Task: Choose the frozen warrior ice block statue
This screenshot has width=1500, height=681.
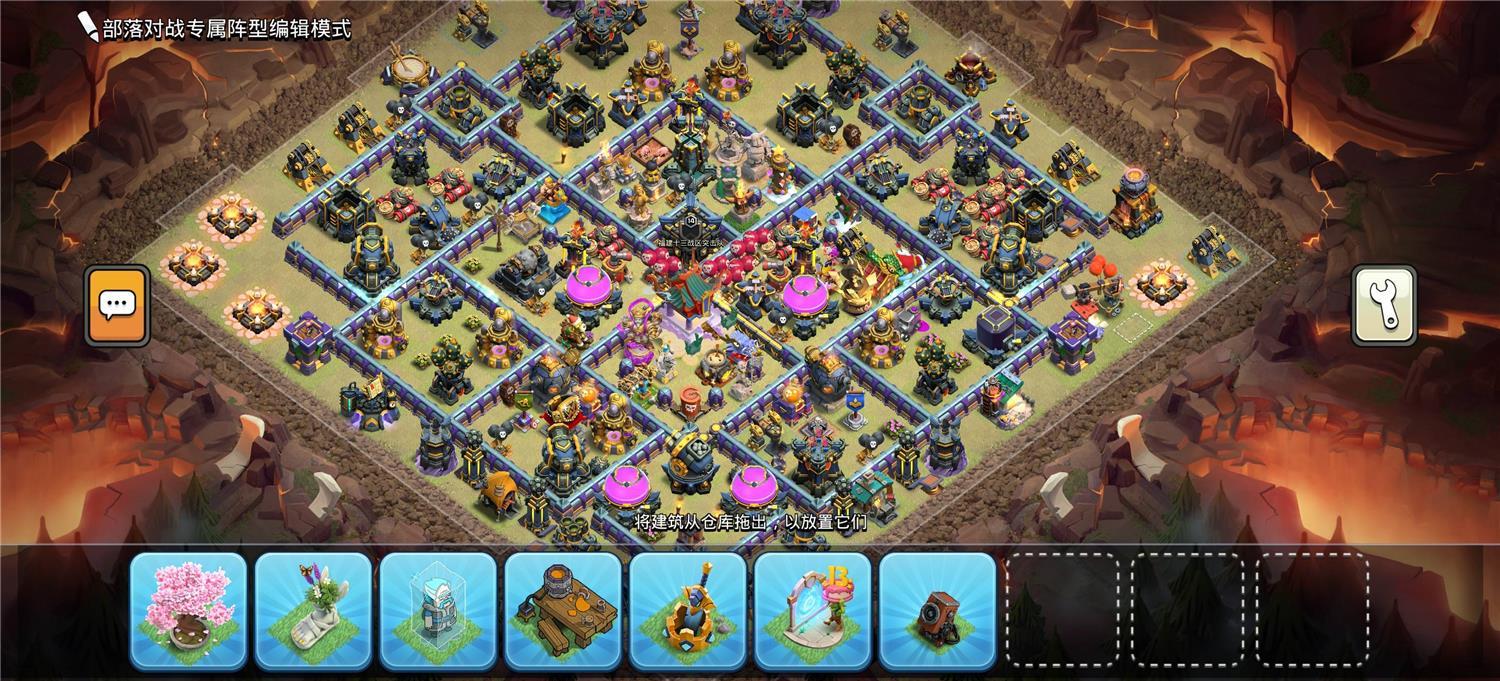Action: tap(438, 610)
